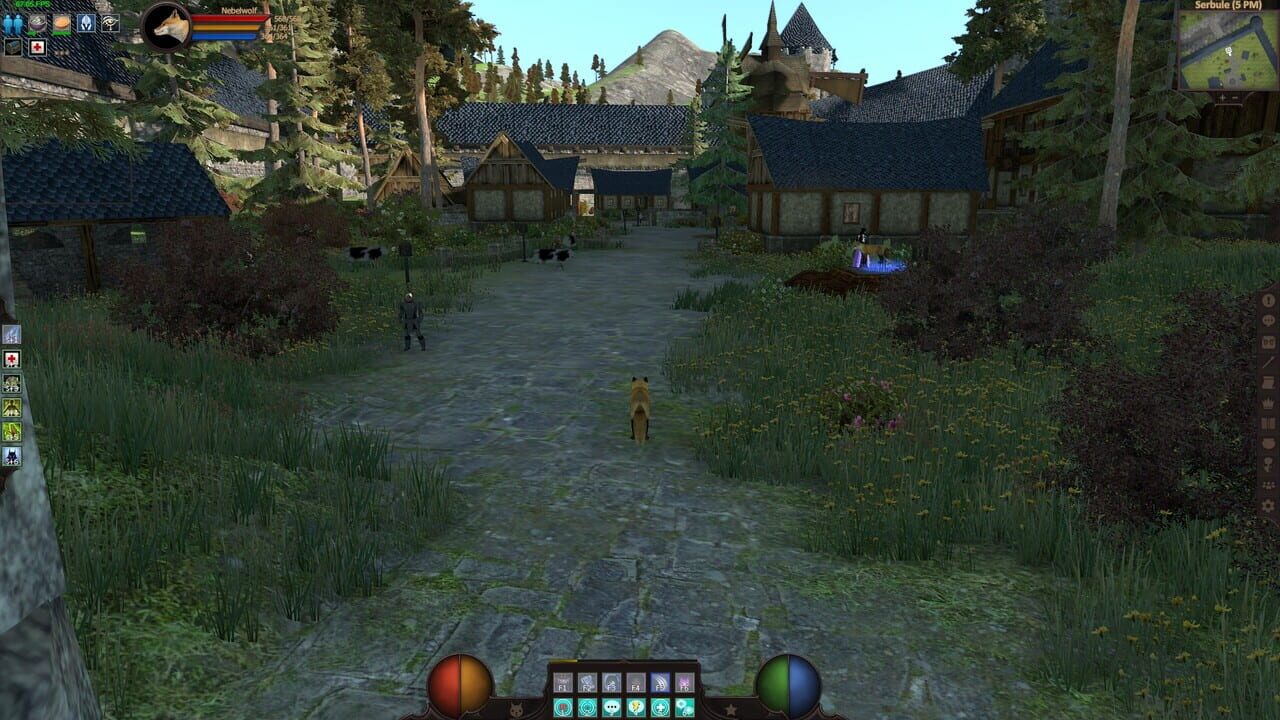Click the food bowl icon top-left

tap(36, 23)
